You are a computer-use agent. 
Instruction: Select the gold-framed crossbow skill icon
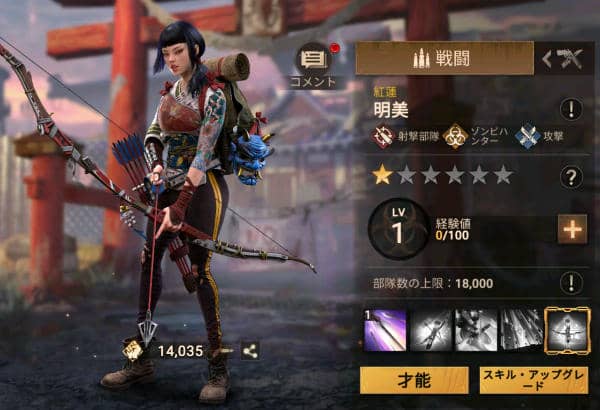coord(567,331)
